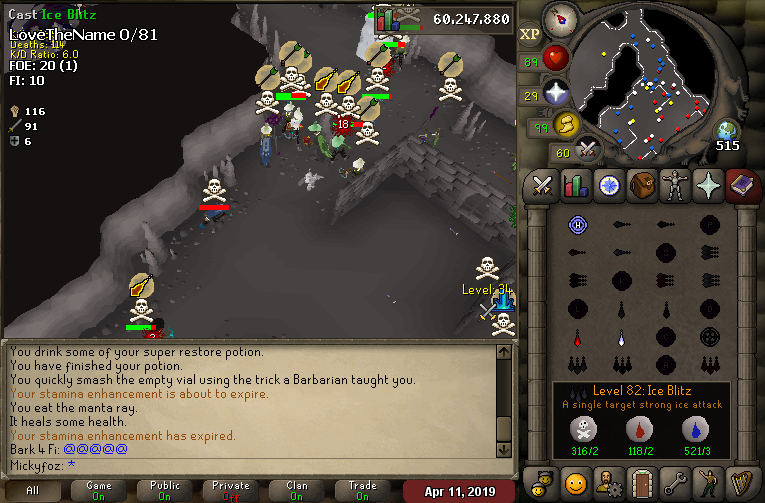765x503 pixels.
Task: Select the Private chat filter
Action: (231, 491)
